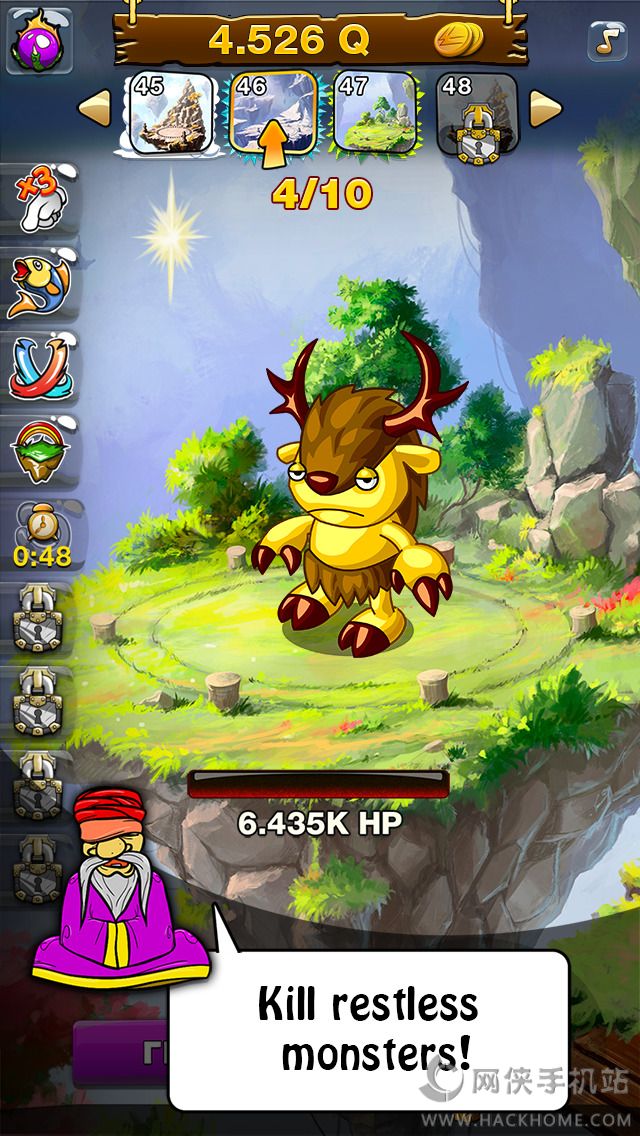The width and height of the screenshot is (640, 1136).
Task: Select the level 45 stage tile
Action: point(171,112)
